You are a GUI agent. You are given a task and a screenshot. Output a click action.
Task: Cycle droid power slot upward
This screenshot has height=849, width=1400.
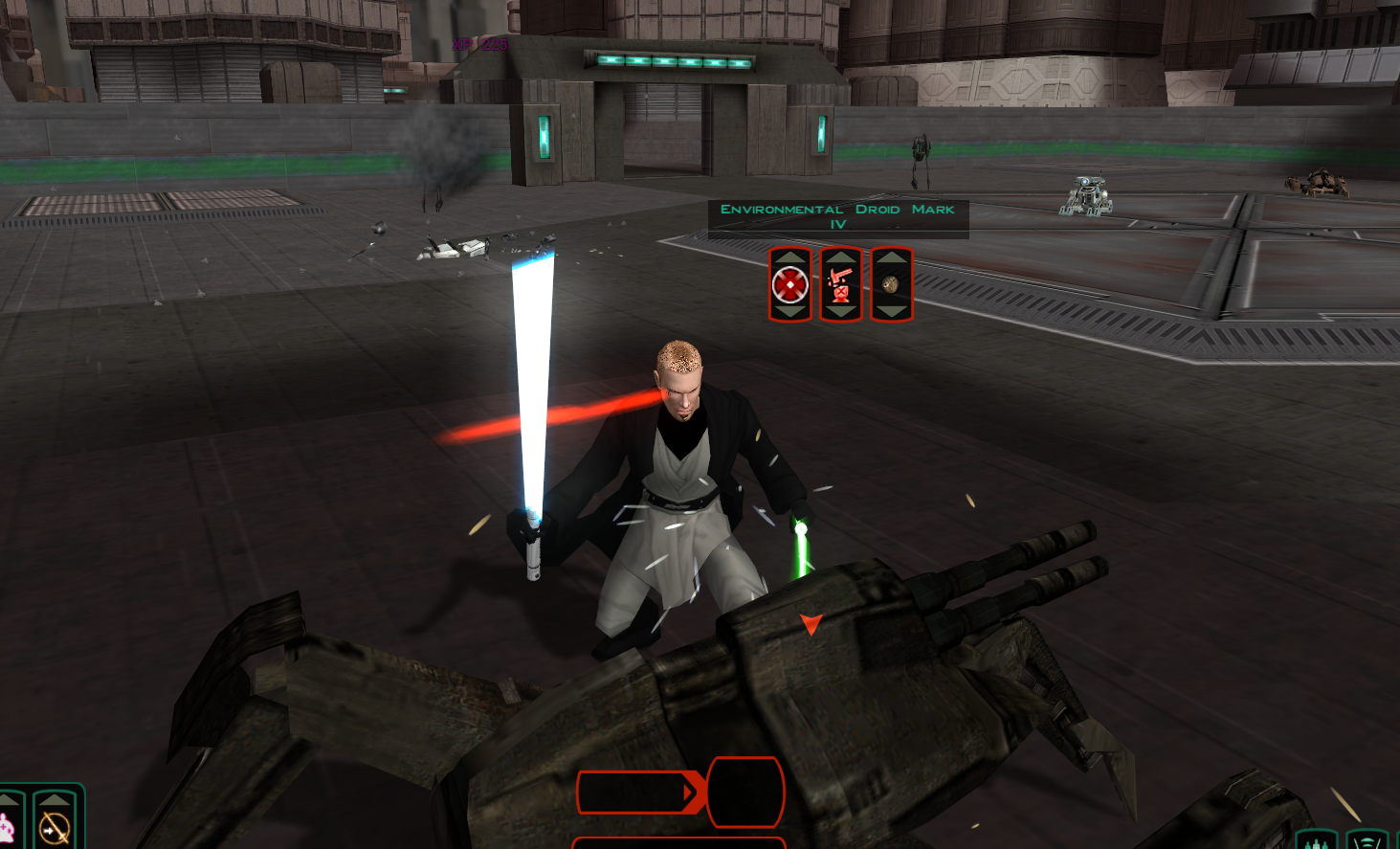coord(841,257)
